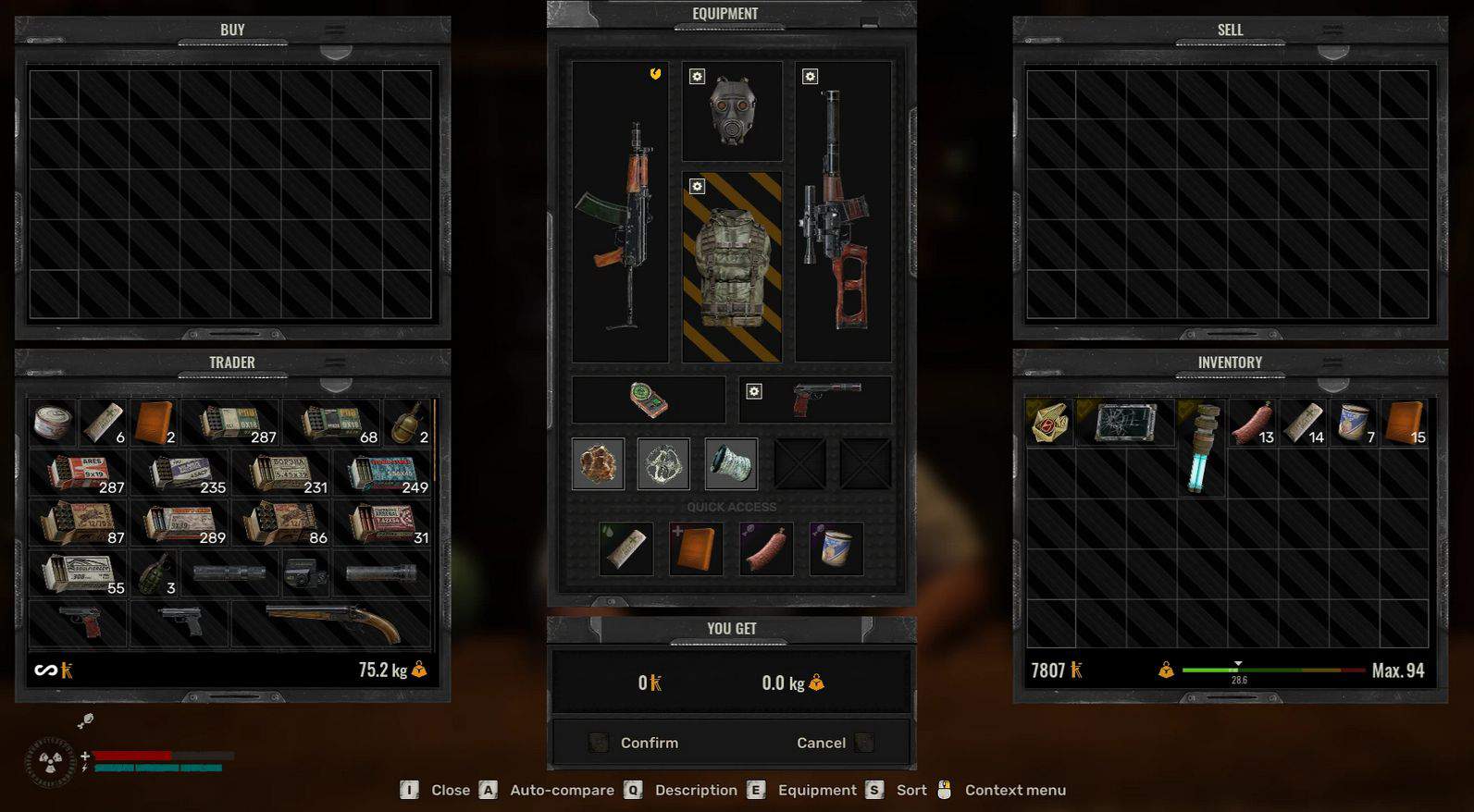Image resolution: width=1474 pixels, height=812 pixels.
Task: Choose the inventory medkit stack of 15
Action: [x=1404, y=424]
